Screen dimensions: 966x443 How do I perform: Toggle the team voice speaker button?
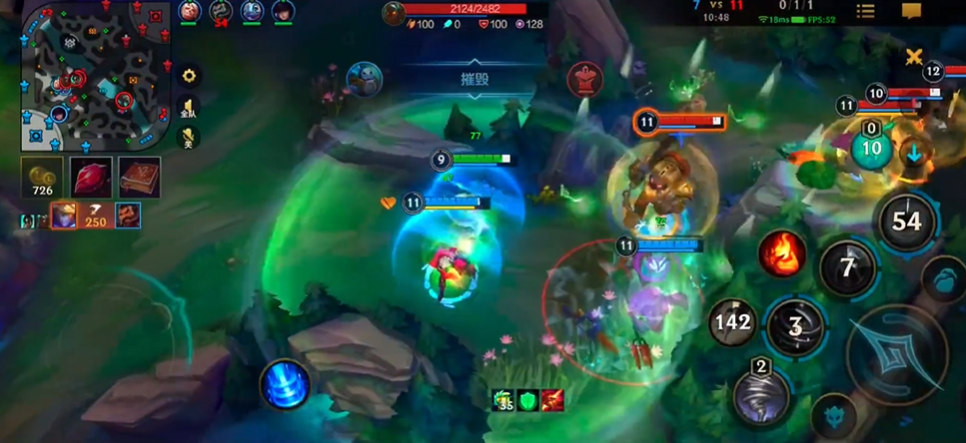coord(188,108)
